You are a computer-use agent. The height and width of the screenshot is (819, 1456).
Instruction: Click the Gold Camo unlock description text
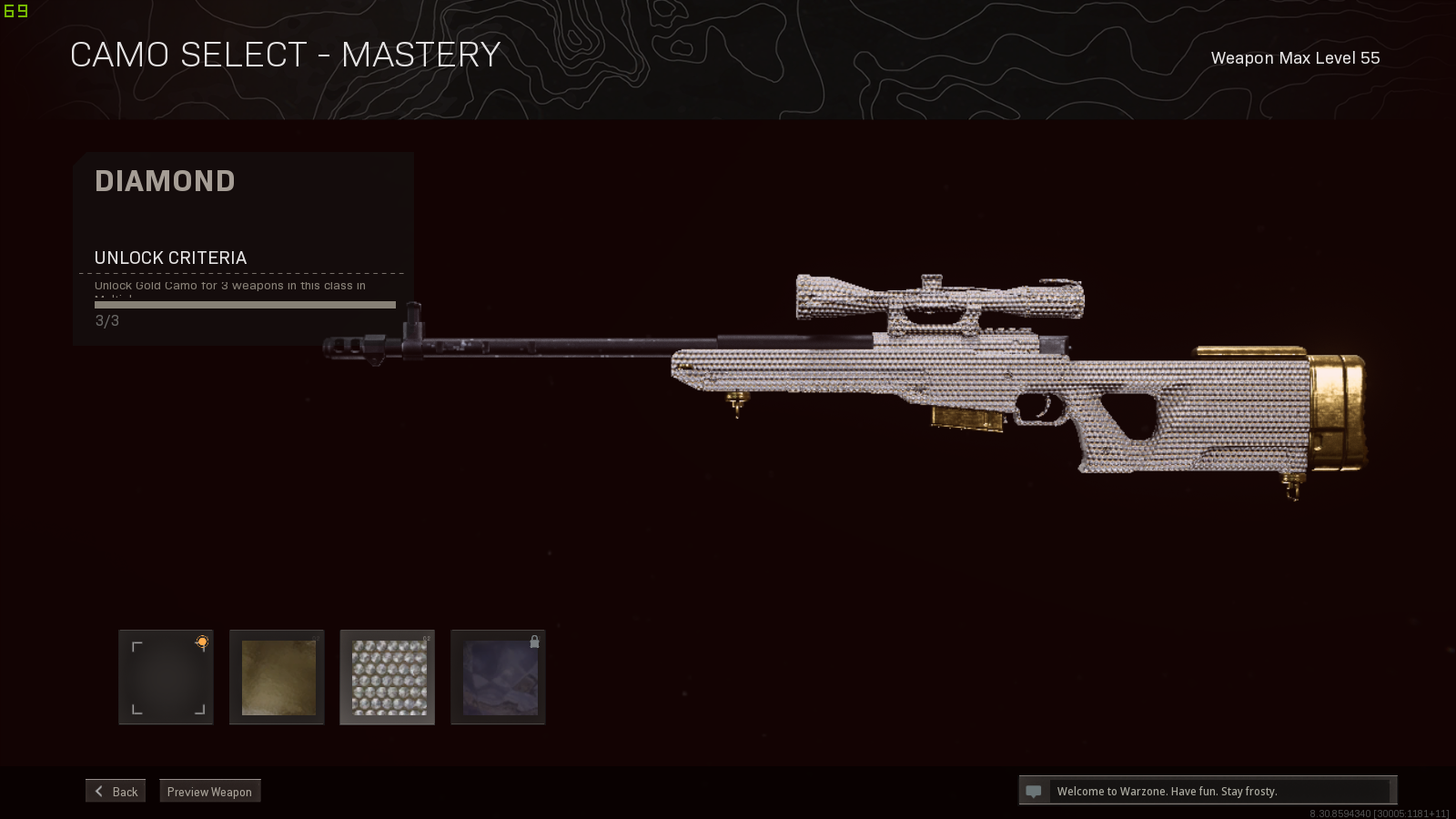point(230,285)
